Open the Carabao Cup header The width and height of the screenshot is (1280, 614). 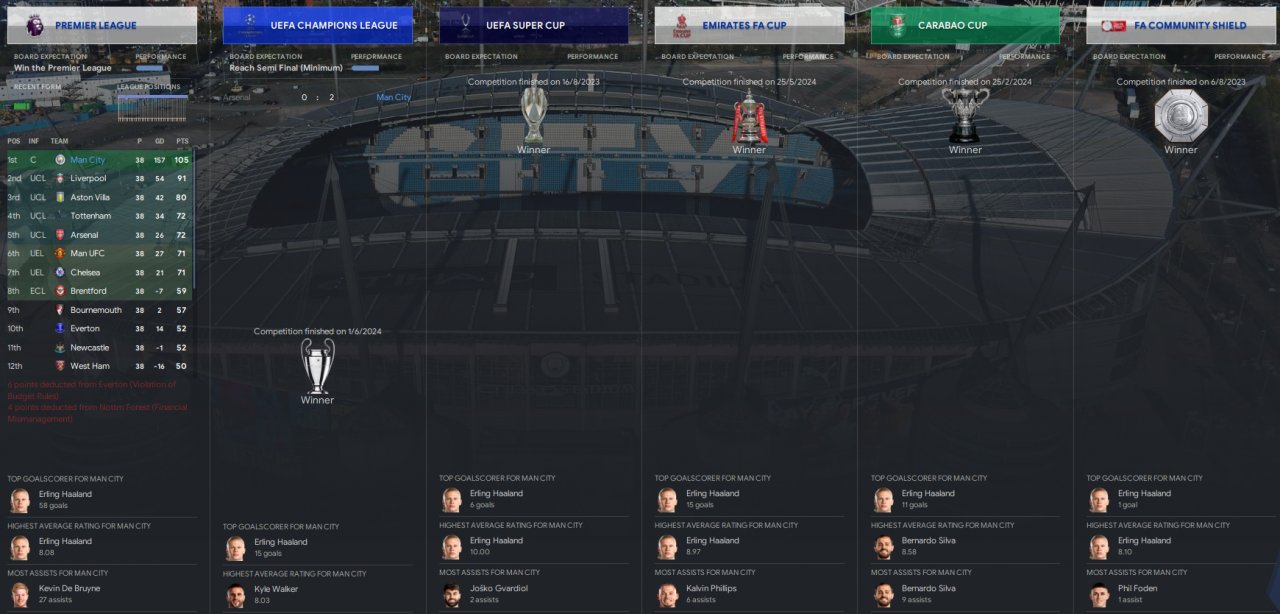(965, 25)
